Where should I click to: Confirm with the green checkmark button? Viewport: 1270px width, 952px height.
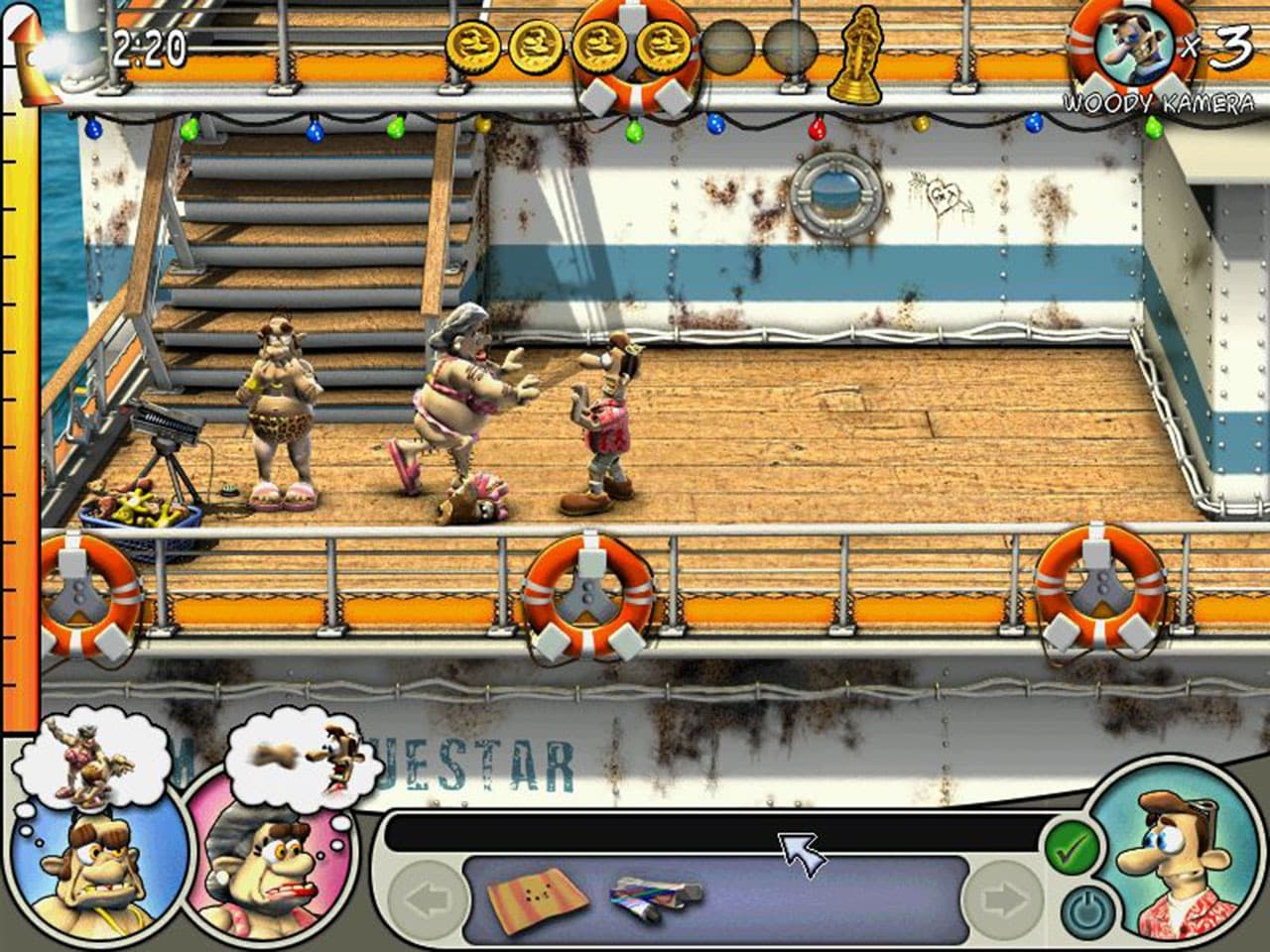tap(1070, 848)
